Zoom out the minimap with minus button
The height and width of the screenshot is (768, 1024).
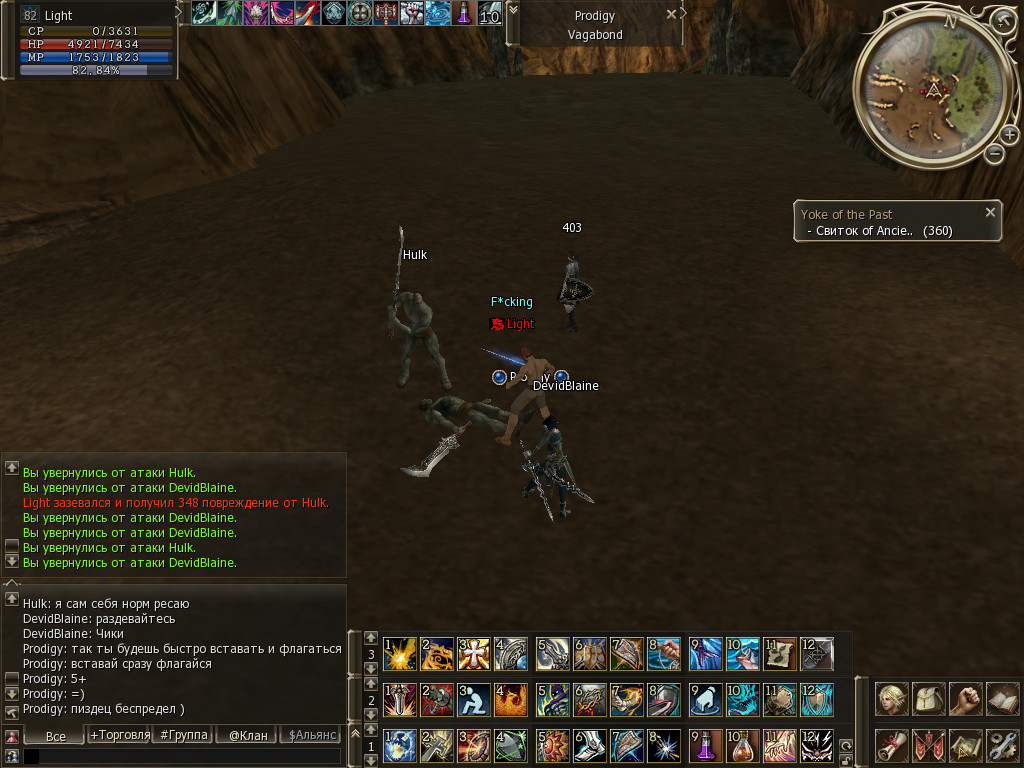tap(994, 154)
